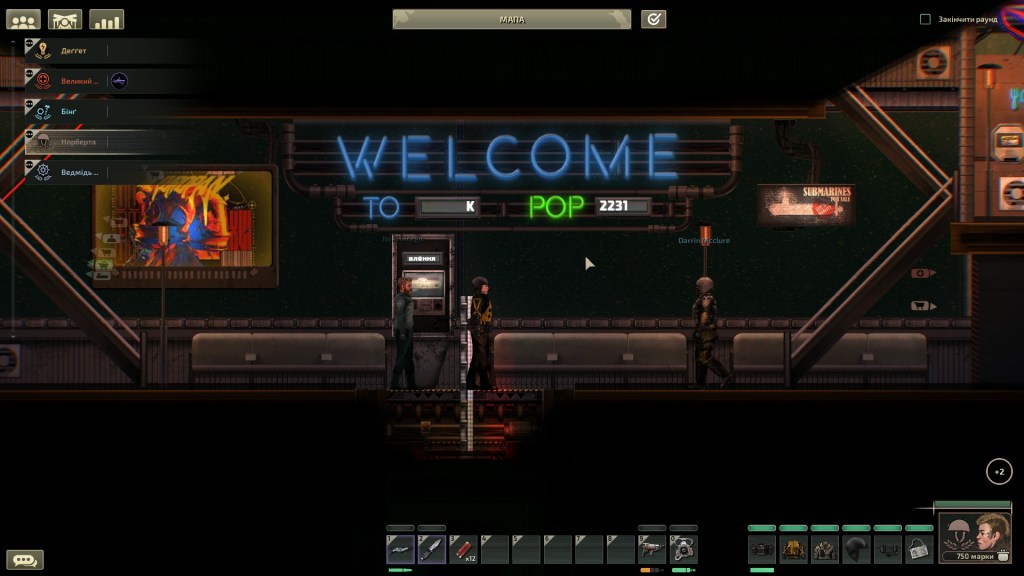Screen dimensions: 1024x576
Task: Select the knife in hotbar slot 2
Action: [431, 548]
